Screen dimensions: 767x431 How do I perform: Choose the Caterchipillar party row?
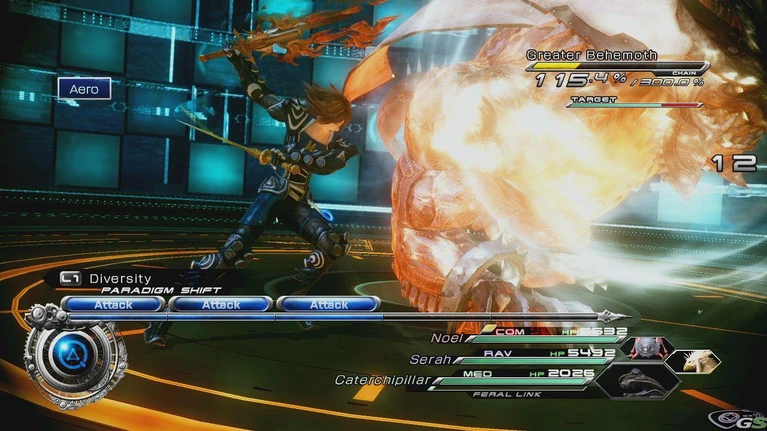(x=500, y=377)
